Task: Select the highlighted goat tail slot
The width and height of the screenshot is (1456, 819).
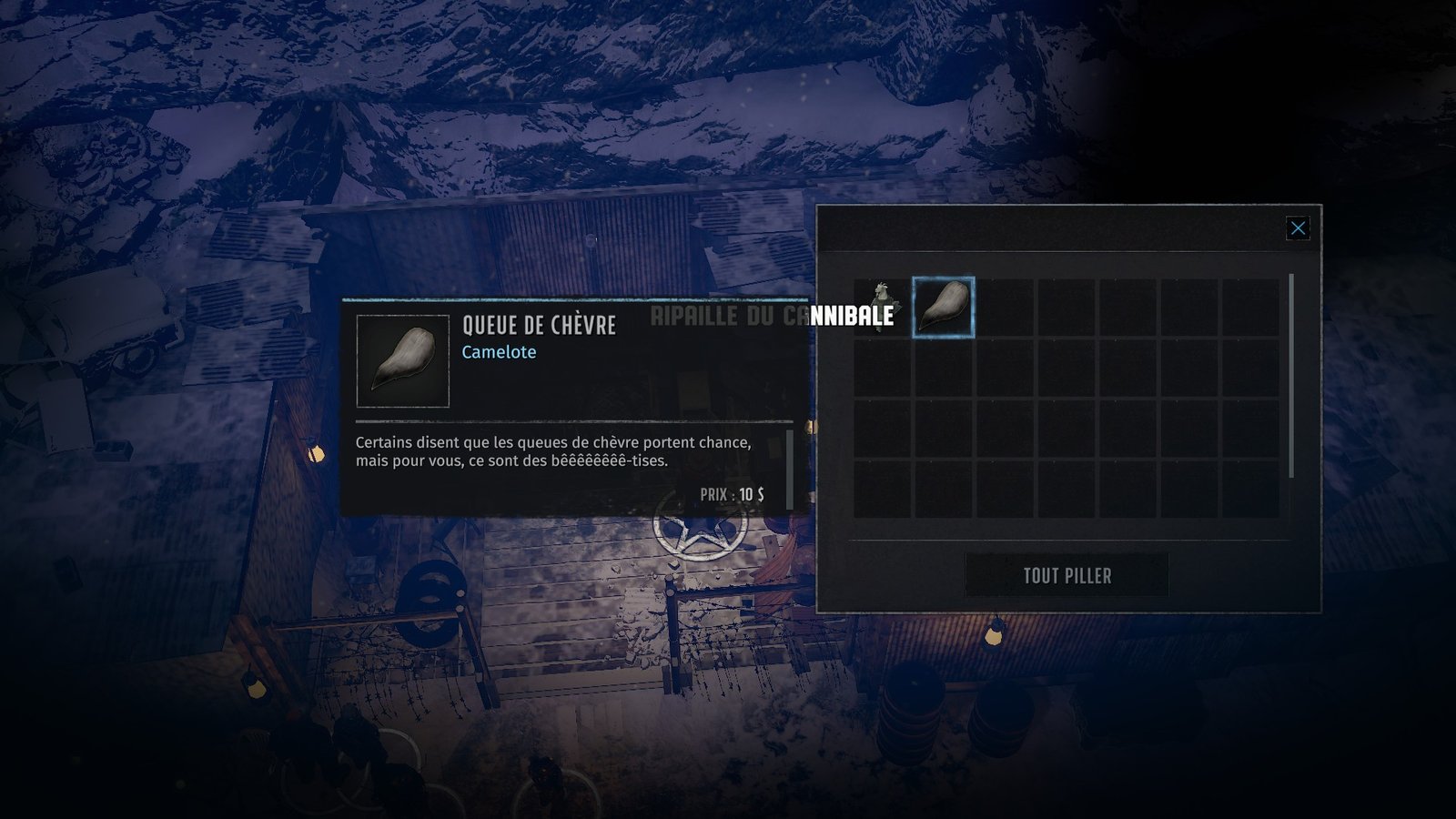Action: coord(944,308)
